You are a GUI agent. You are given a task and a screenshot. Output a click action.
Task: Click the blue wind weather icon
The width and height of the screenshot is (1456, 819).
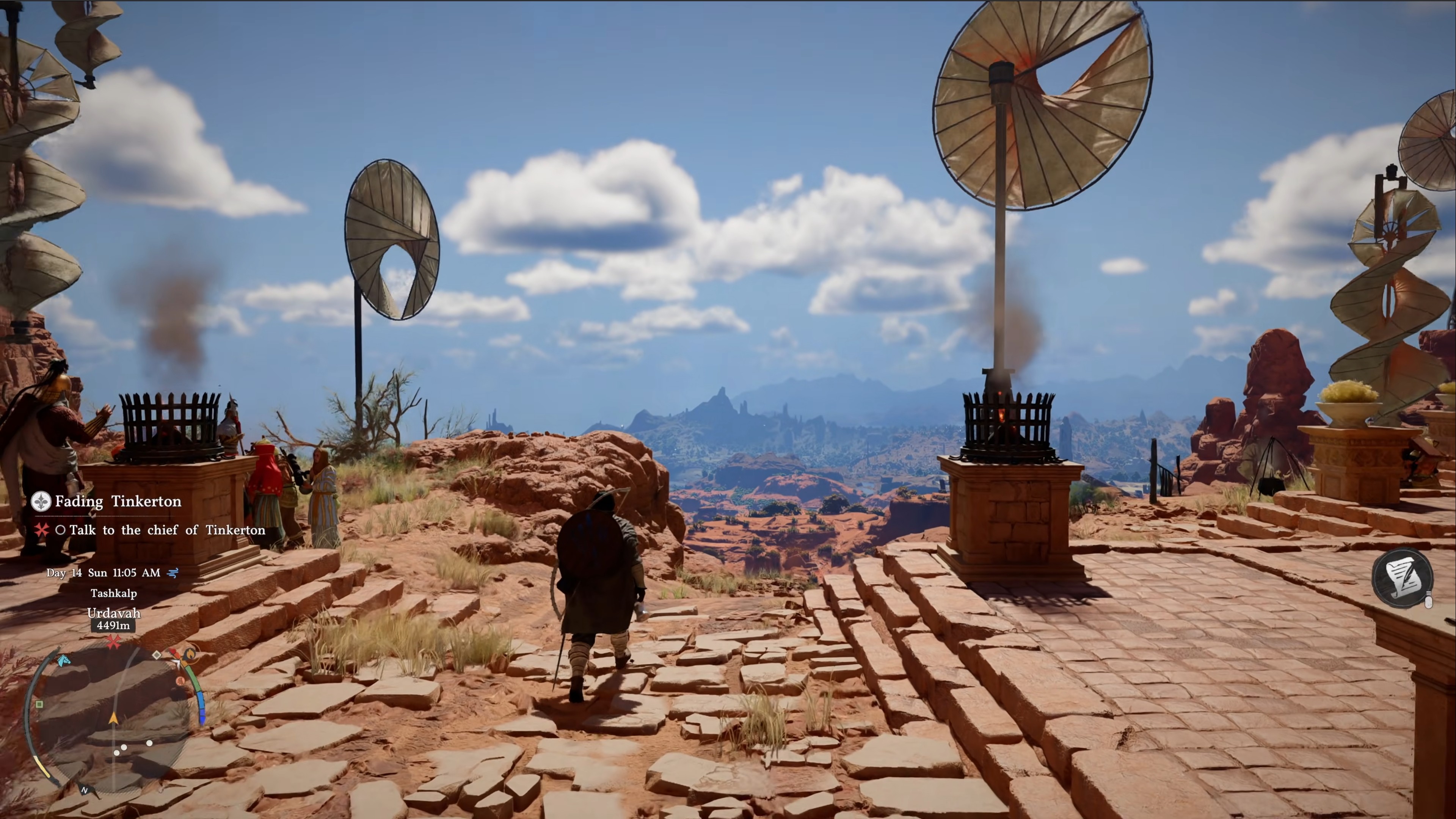(x=174, y=573)
